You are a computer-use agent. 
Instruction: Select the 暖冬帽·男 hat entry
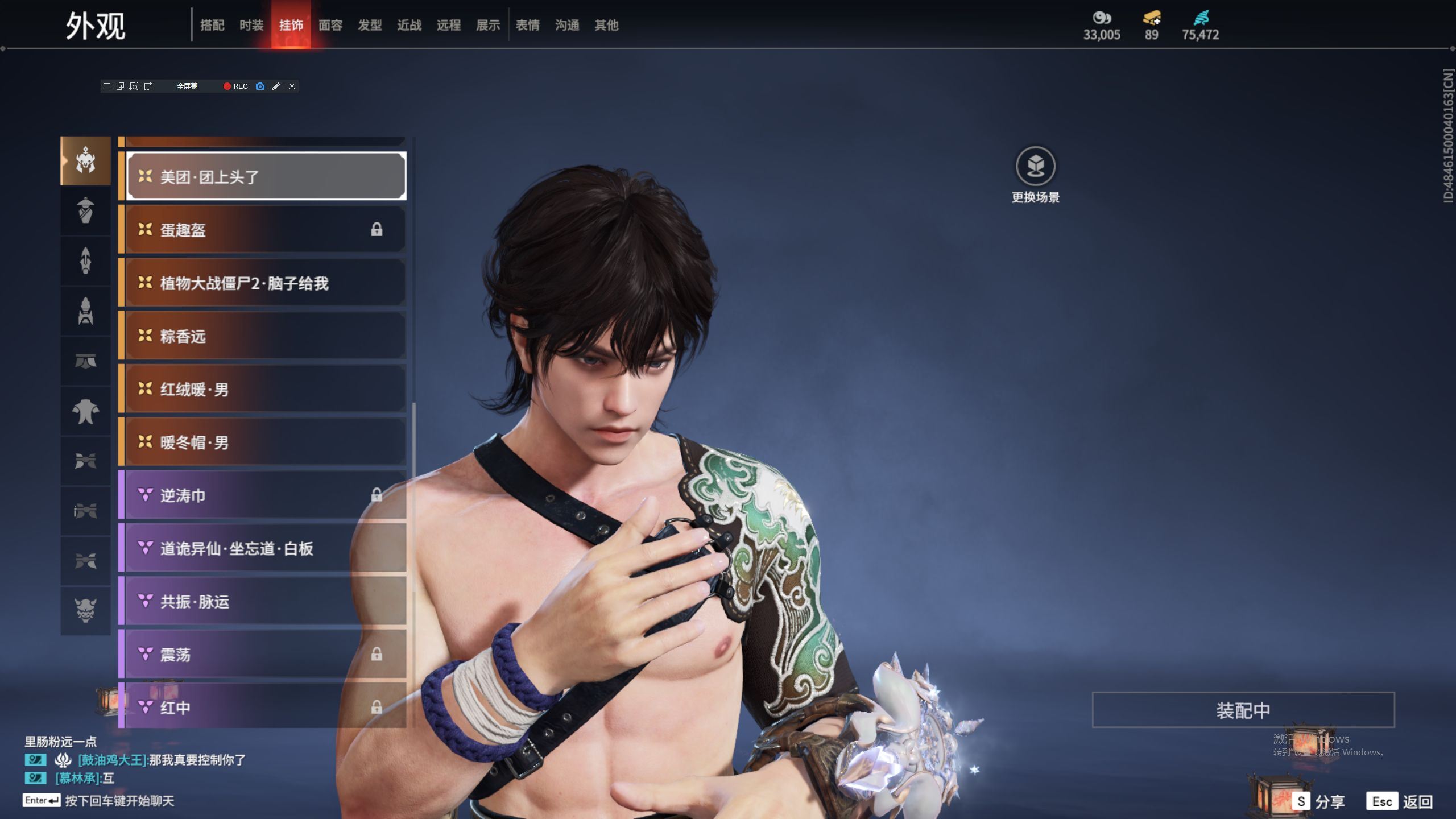coord(266,442)
